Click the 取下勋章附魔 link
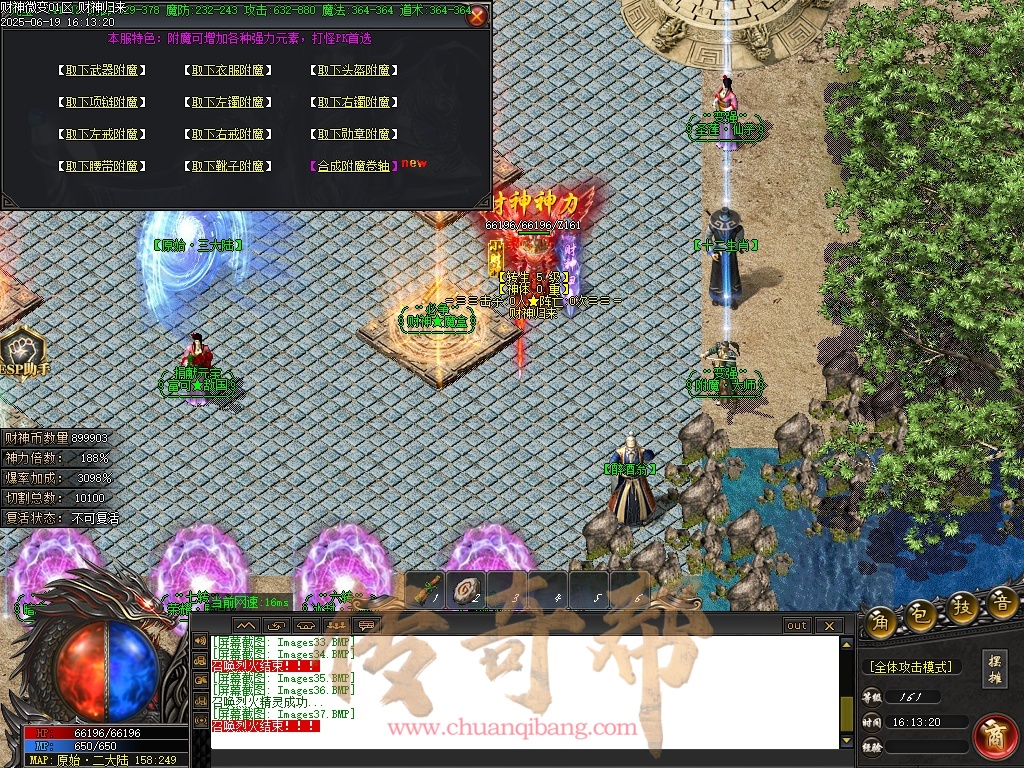This screenshot has width=1024, height=768. coord(354,134)
